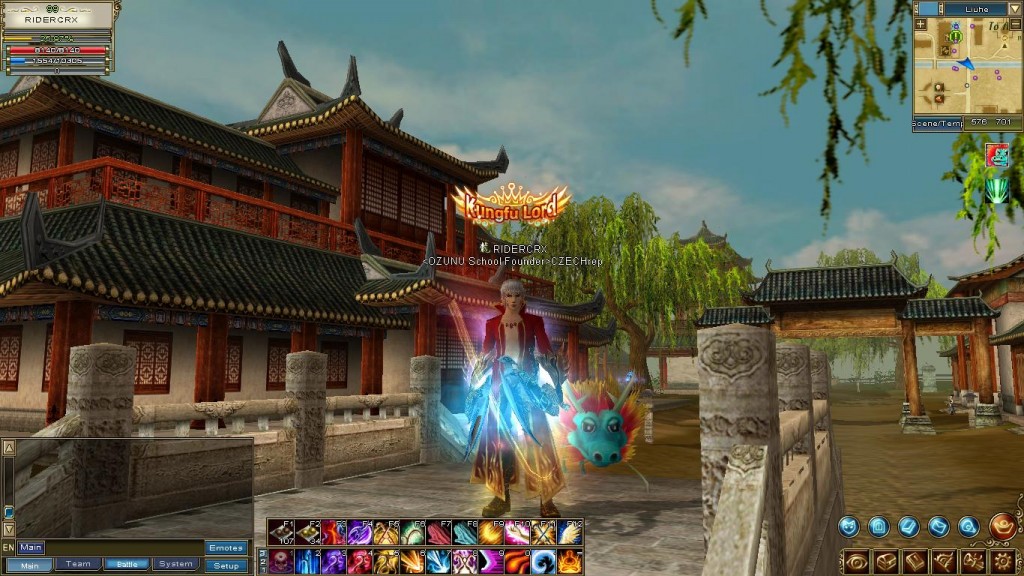
Task: Open the chat Setup options
Action: [x=226, y=565]
